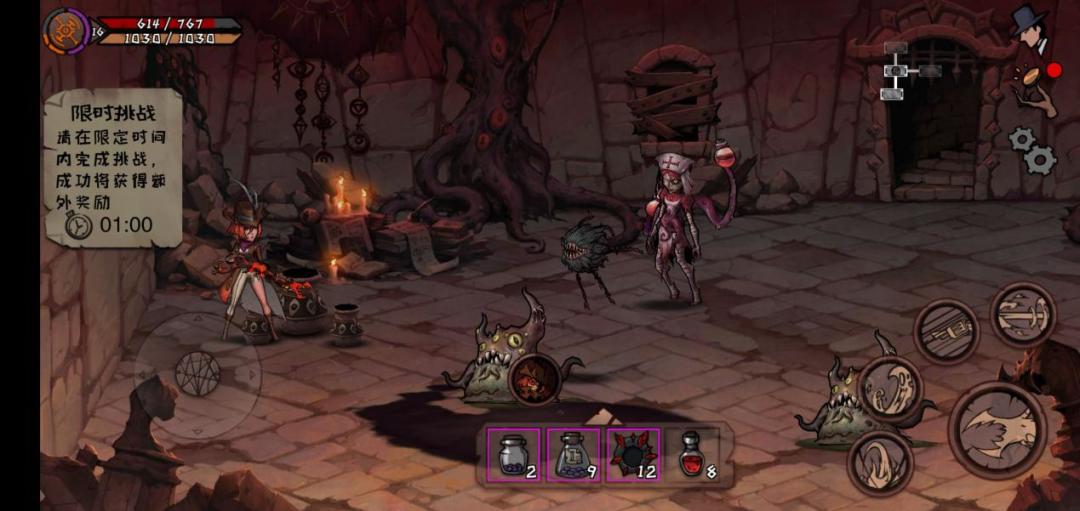This screenshot has width=1080, height=511.
Task: Tap the timed challenge notice panel
Action: [x=113, y=167]
